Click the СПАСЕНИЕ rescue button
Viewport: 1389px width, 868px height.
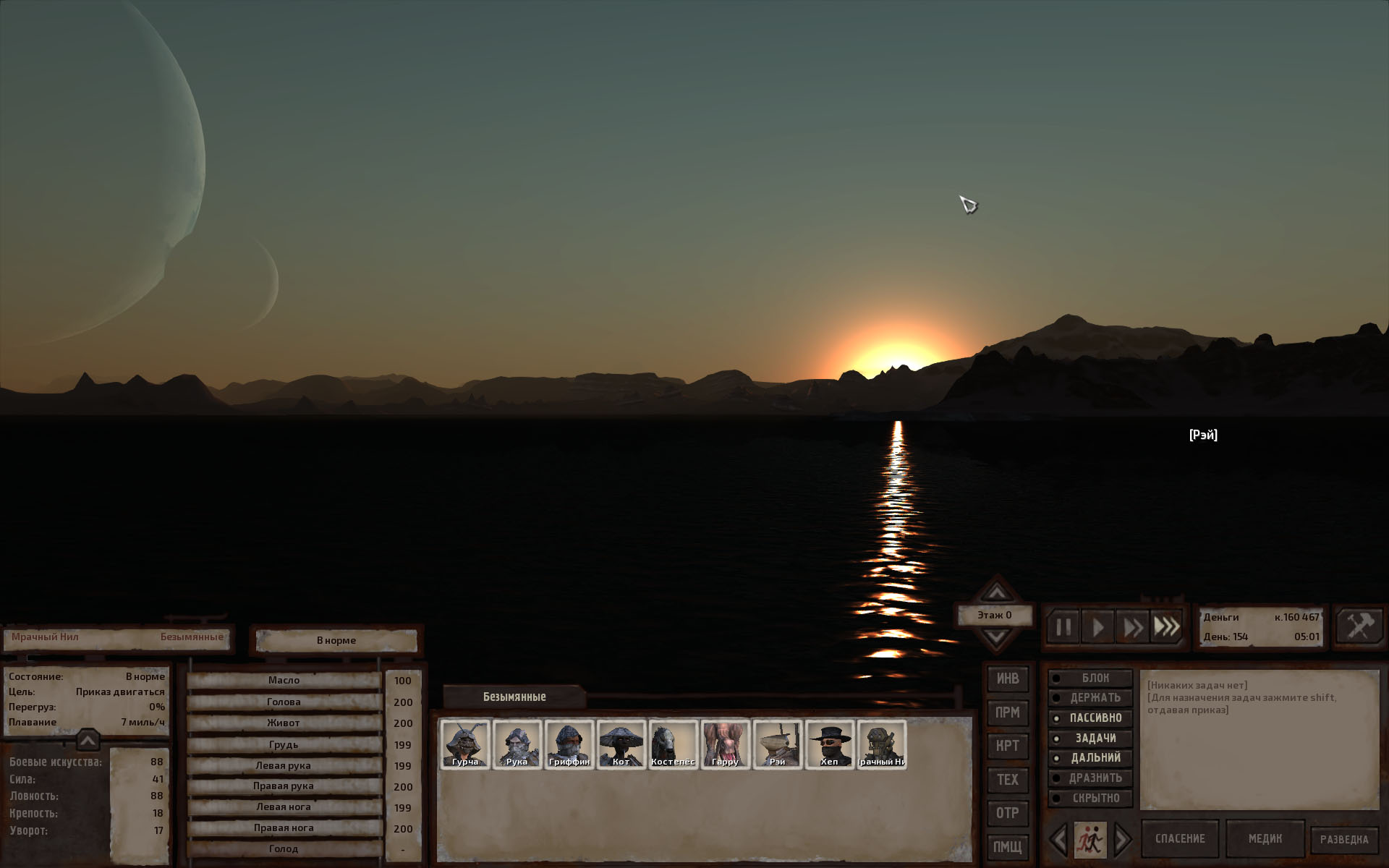tap(1180, 839)
